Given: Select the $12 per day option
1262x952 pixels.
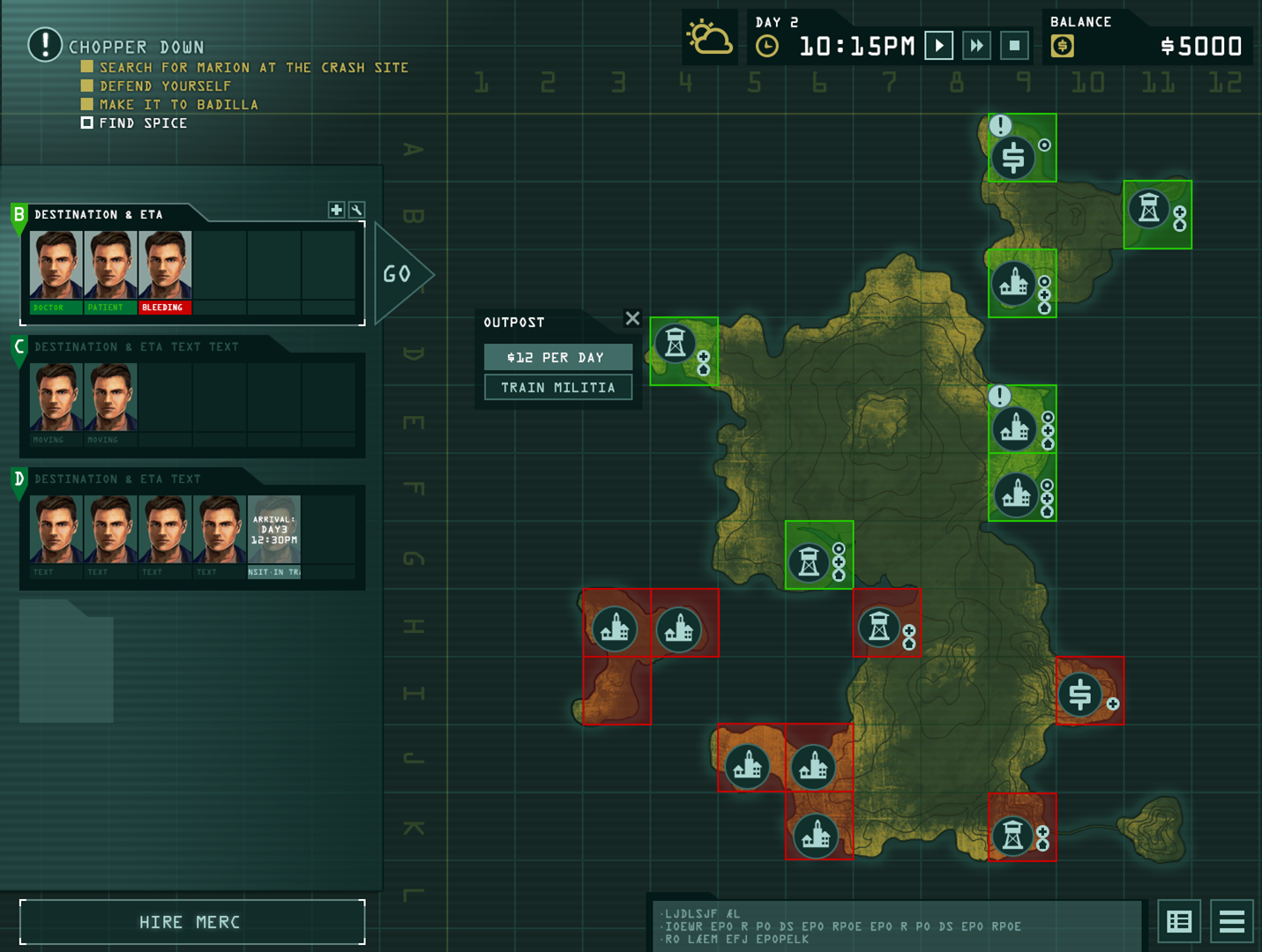Looking at the screenshot, I should click(558, 357).
